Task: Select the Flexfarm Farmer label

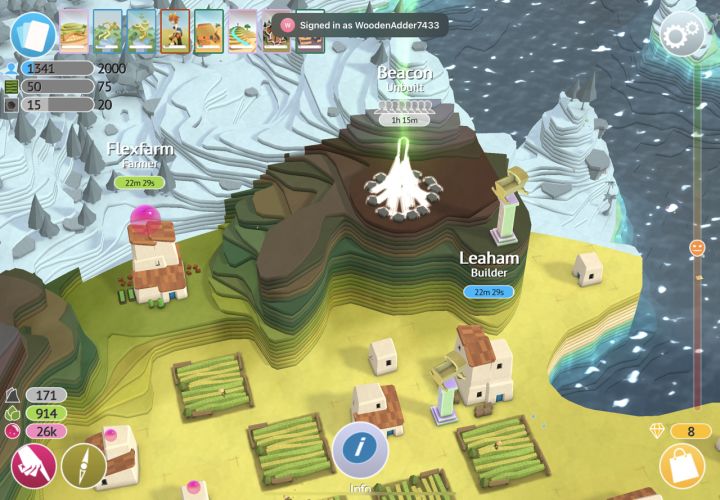Action: pyautogui.click(x=140, y=155)
